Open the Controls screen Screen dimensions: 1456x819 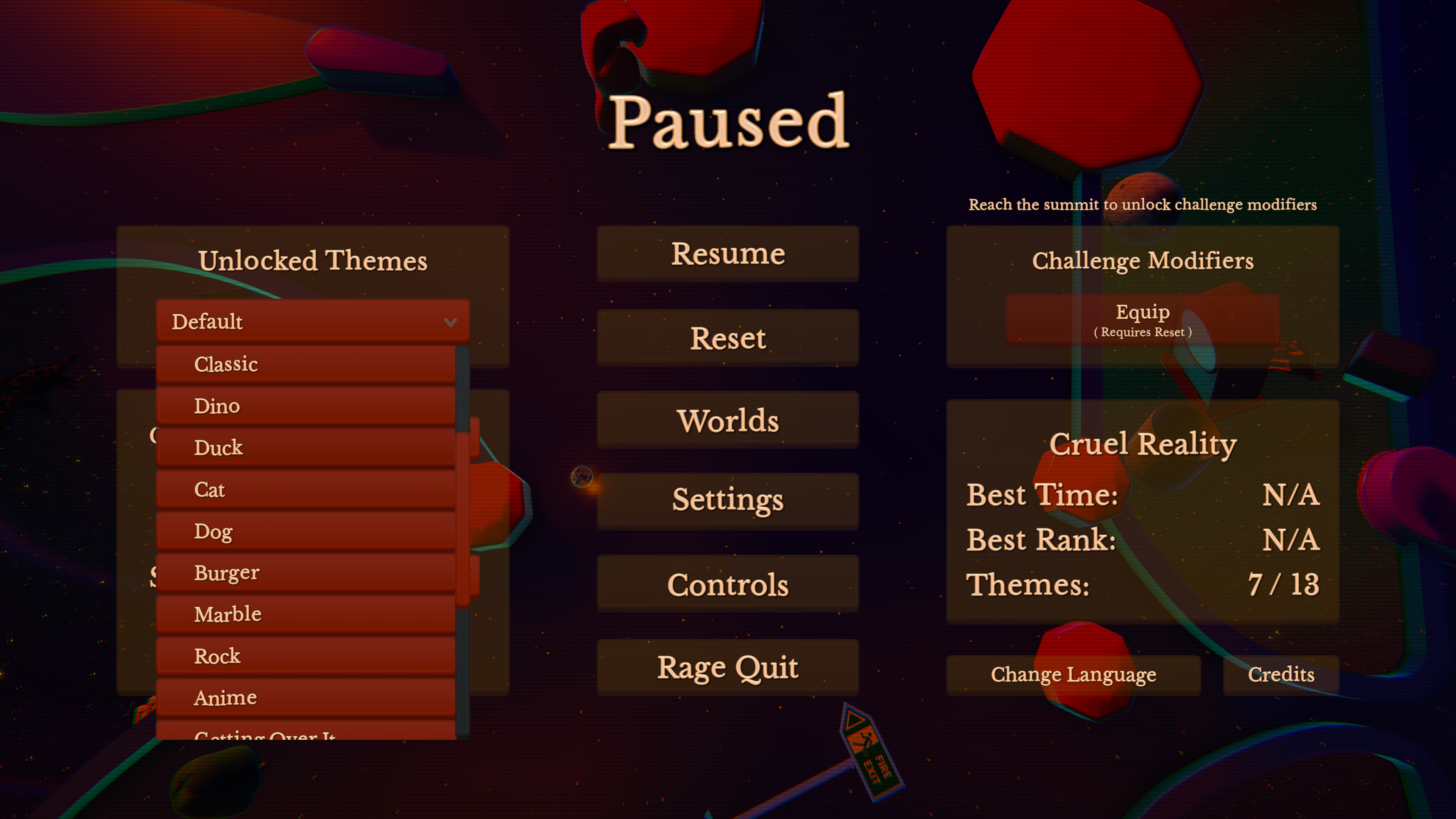728,584
